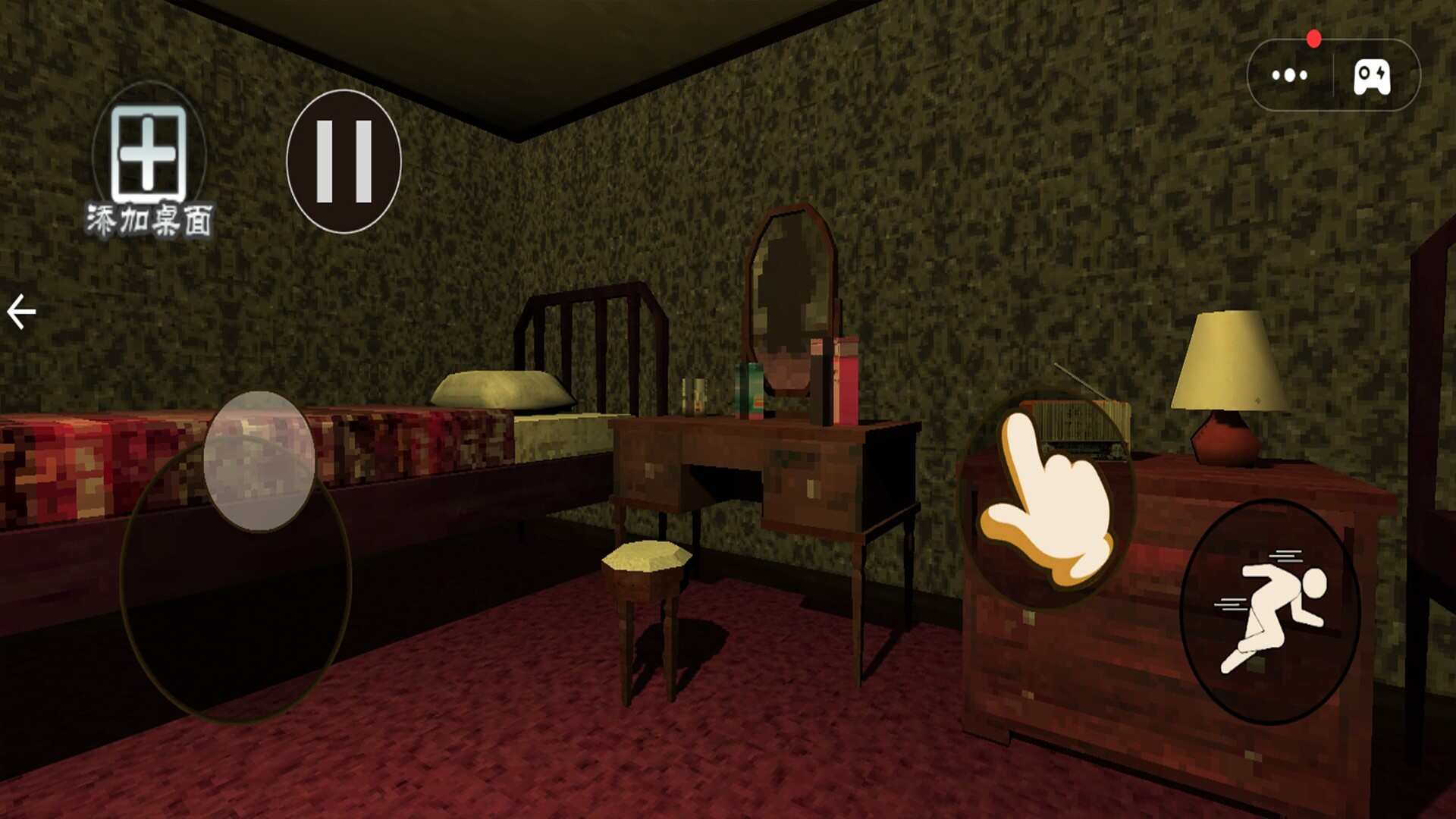Click the back arrow on left edge
Screen dimensions: 1456x819
tap(21, 312)
